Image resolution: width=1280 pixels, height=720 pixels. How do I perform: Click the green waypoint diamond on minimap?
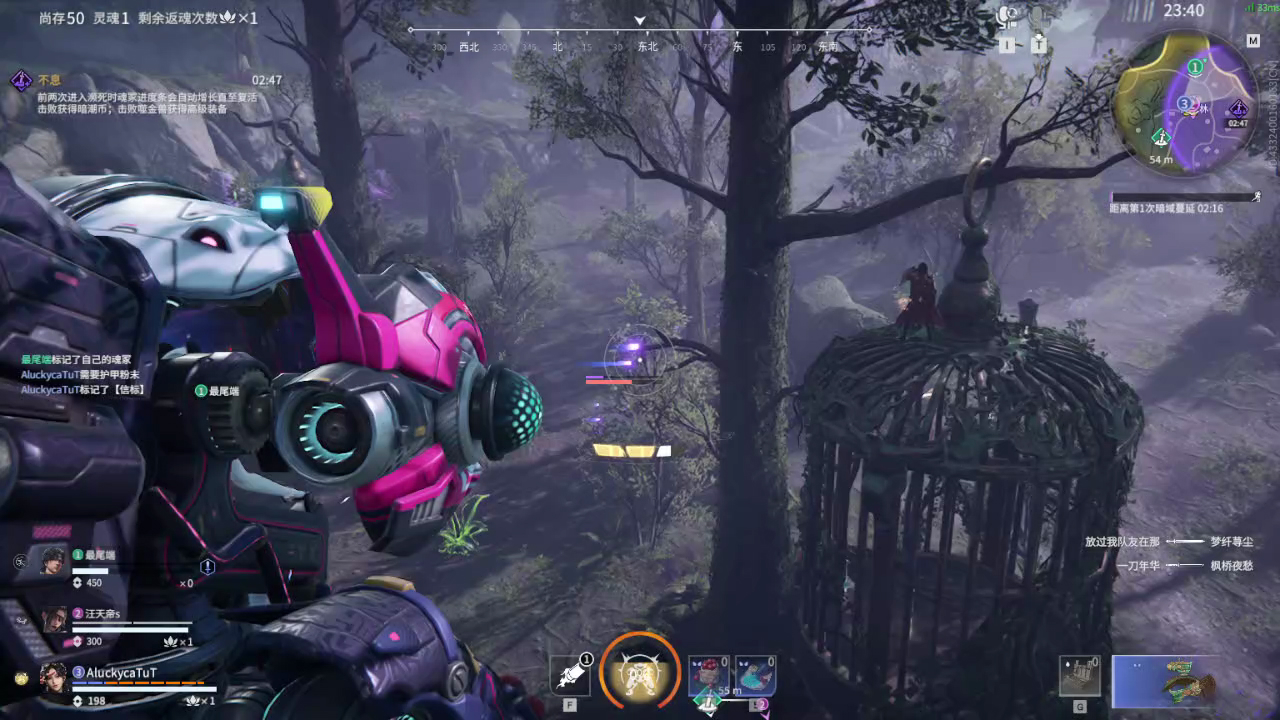tap(1161, 136)
